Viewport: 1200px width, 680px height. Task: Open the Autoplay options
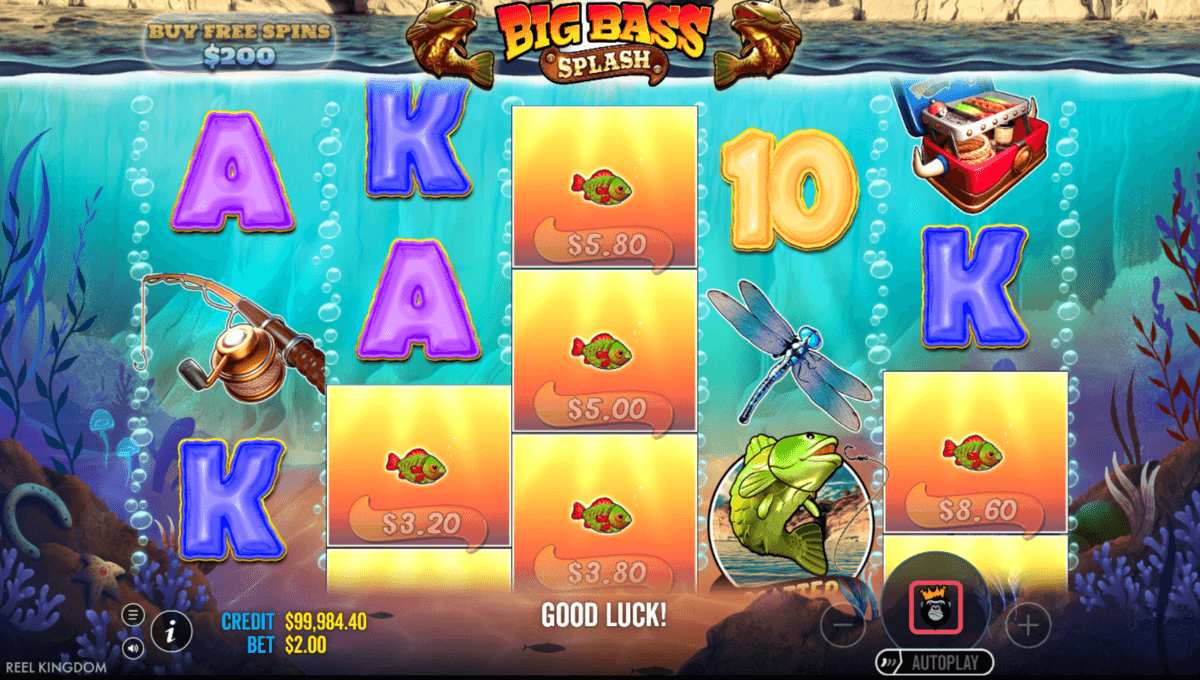pos(935,662)
